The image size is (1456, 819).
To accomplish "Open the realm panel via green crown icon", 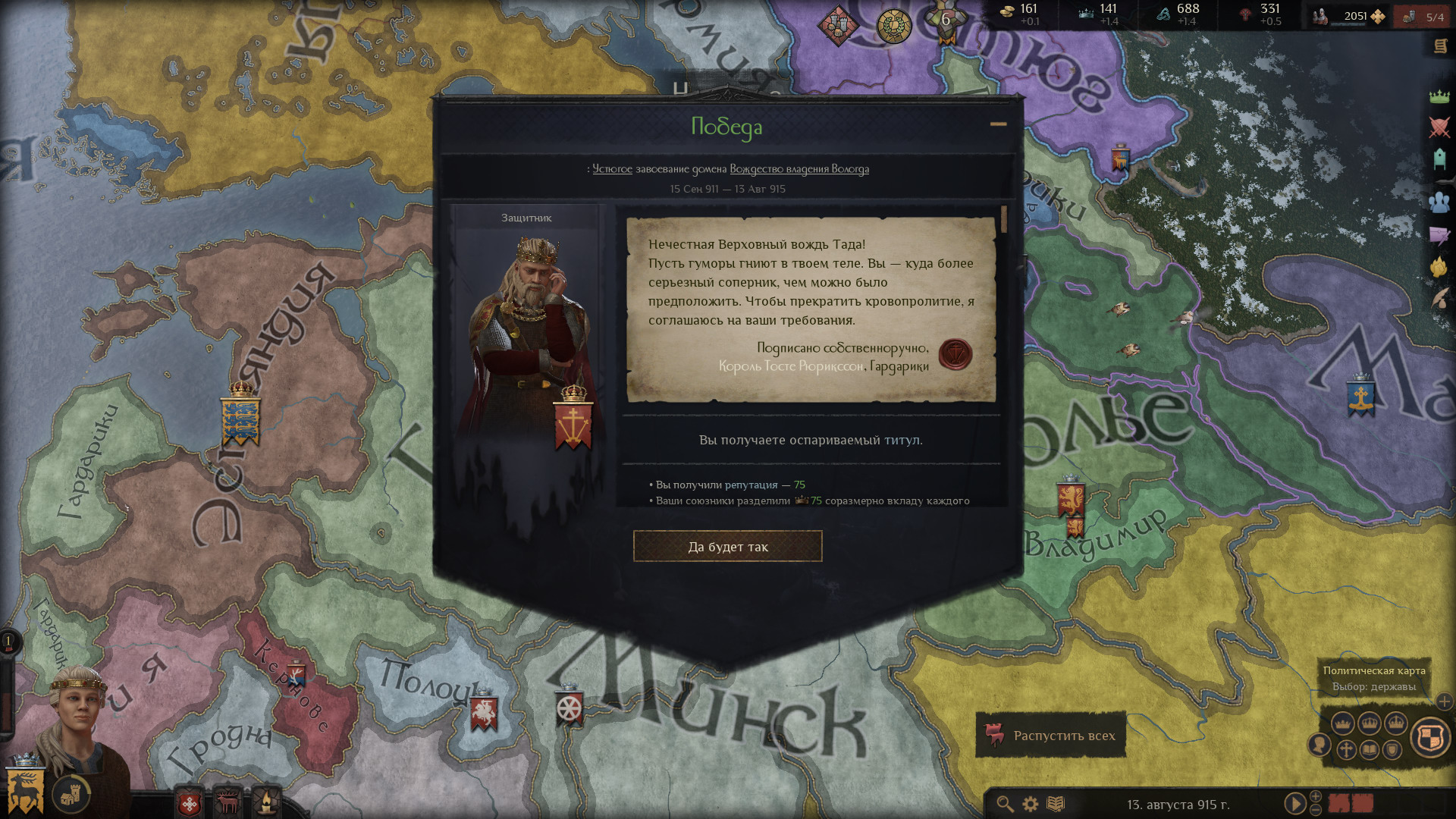I will pos(1439,96).
